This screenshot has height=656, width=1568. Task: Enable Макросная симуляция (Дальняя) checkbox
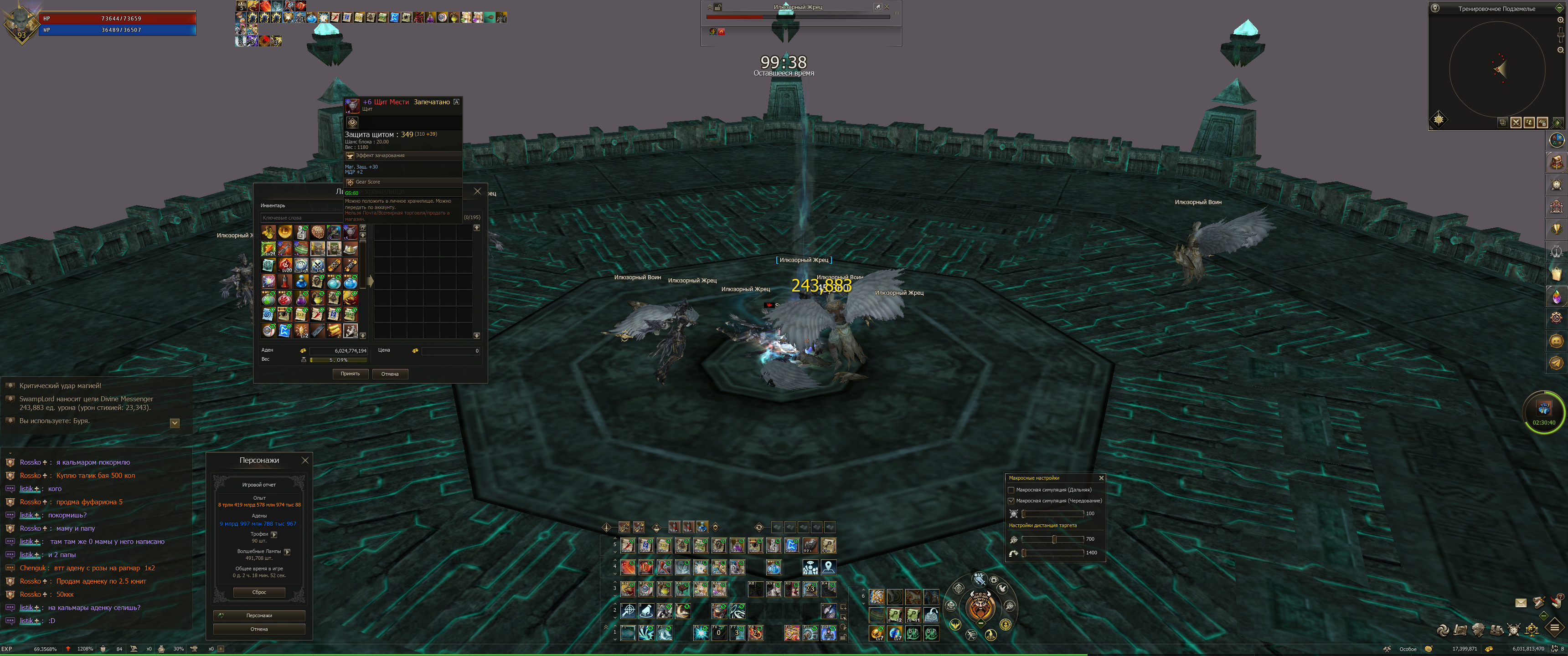click(x=1011, y=490)
